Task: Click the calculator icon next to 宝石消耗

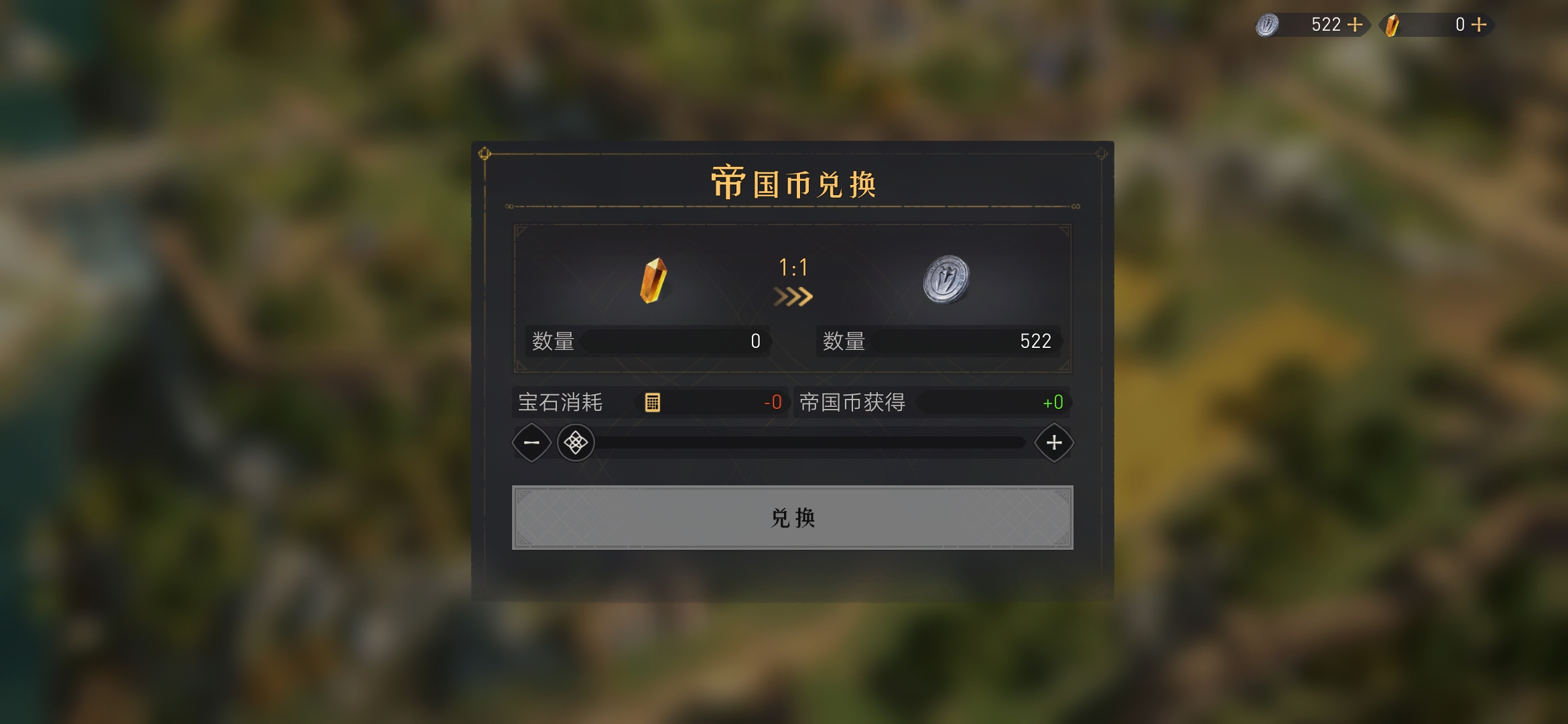Action: pos(650,403)
